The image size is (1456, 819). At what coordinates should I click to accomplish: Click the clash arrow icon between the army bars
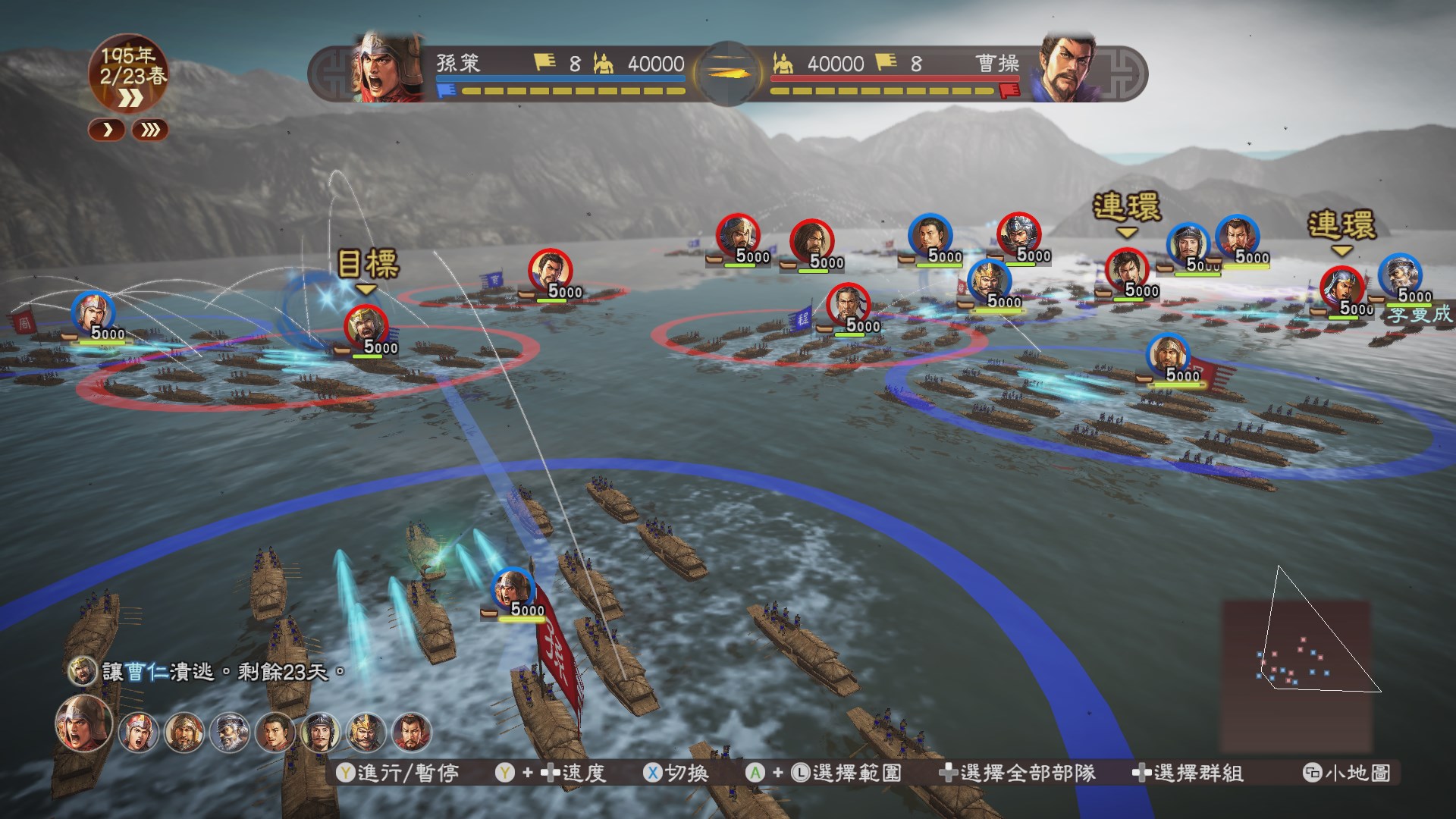[728, 72]
